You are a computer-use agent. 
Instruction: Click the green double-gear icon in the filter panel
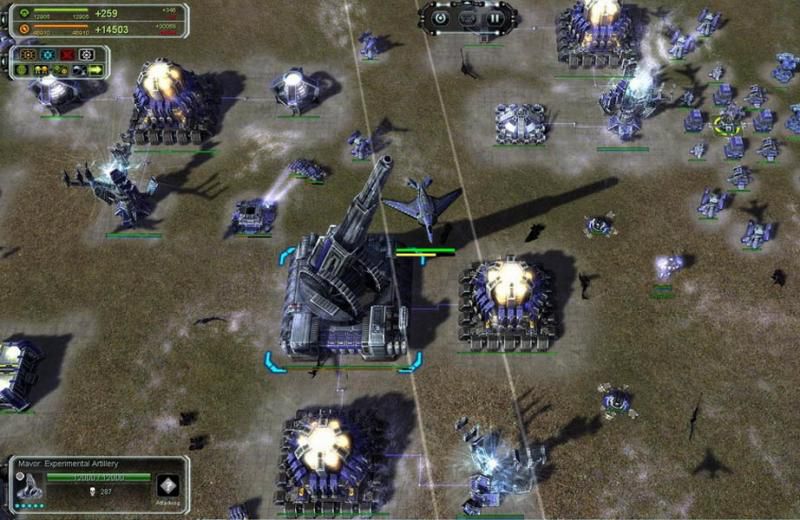pos(60,70)
